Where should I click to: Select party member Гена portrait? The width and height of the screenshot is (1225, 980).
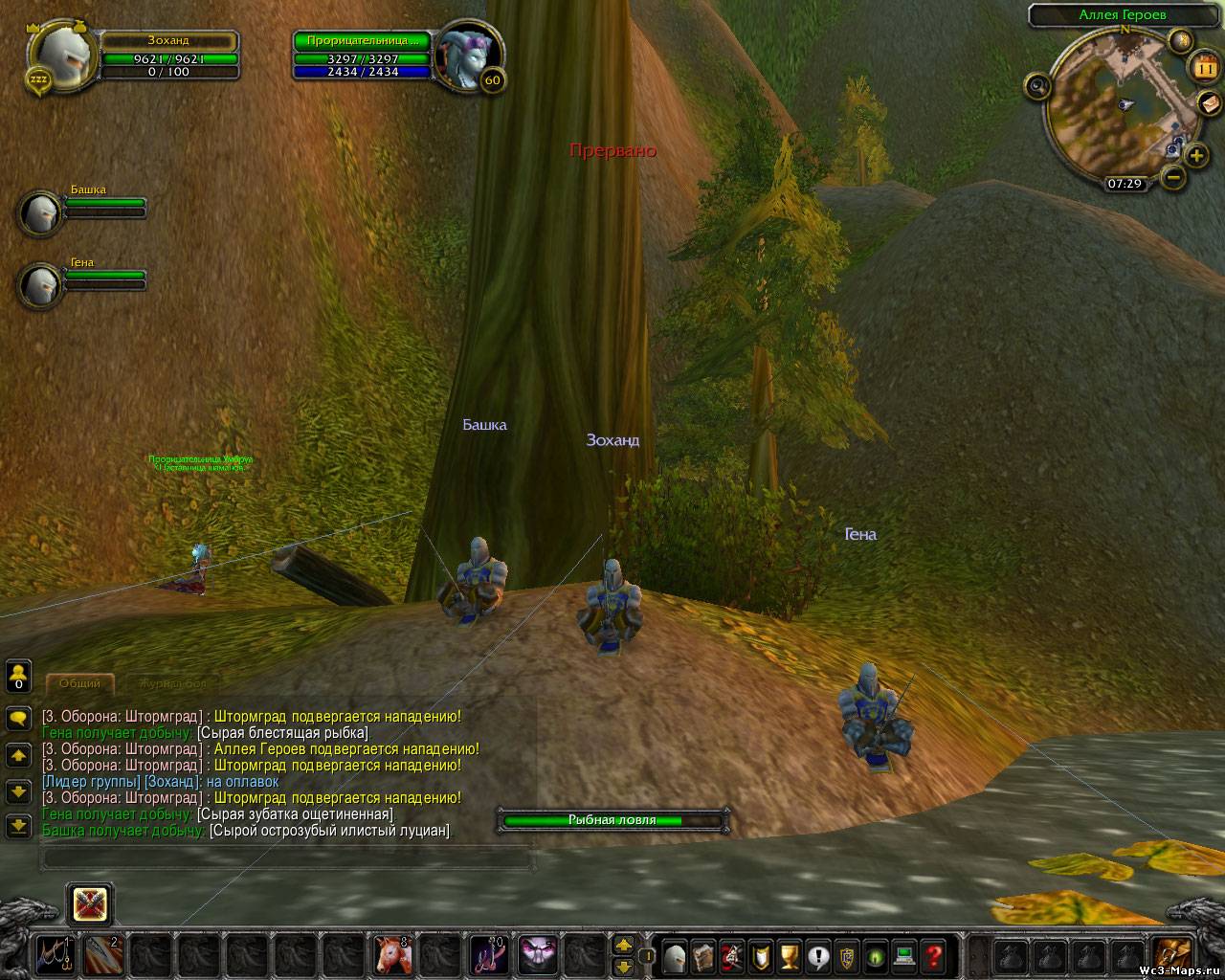click(40, 285)
